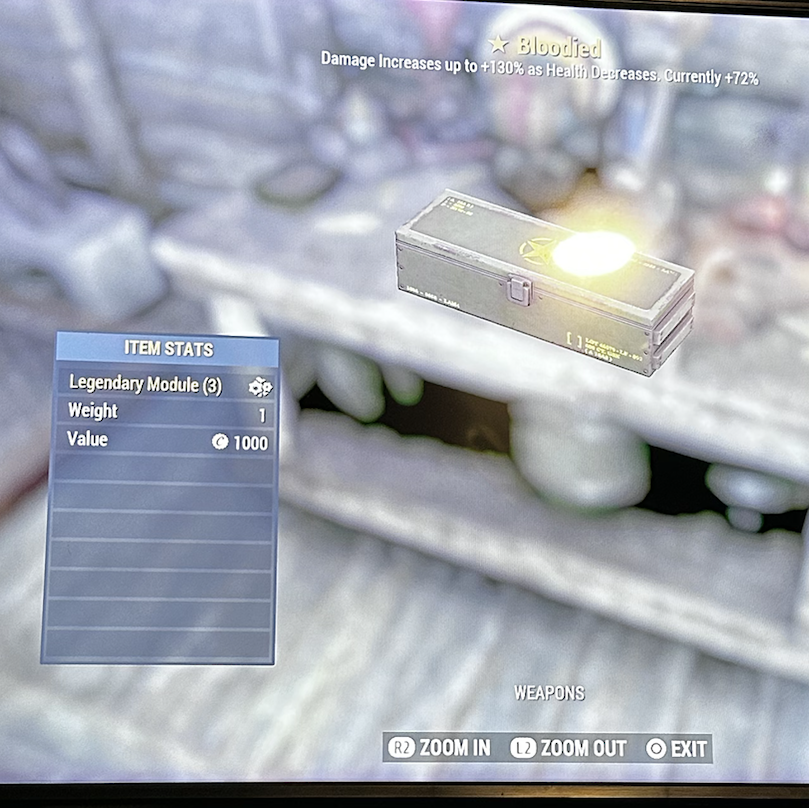Viewport: 809px width, 808px height.
Task: Choose the Zoom Out option
Action: [569, 748]
